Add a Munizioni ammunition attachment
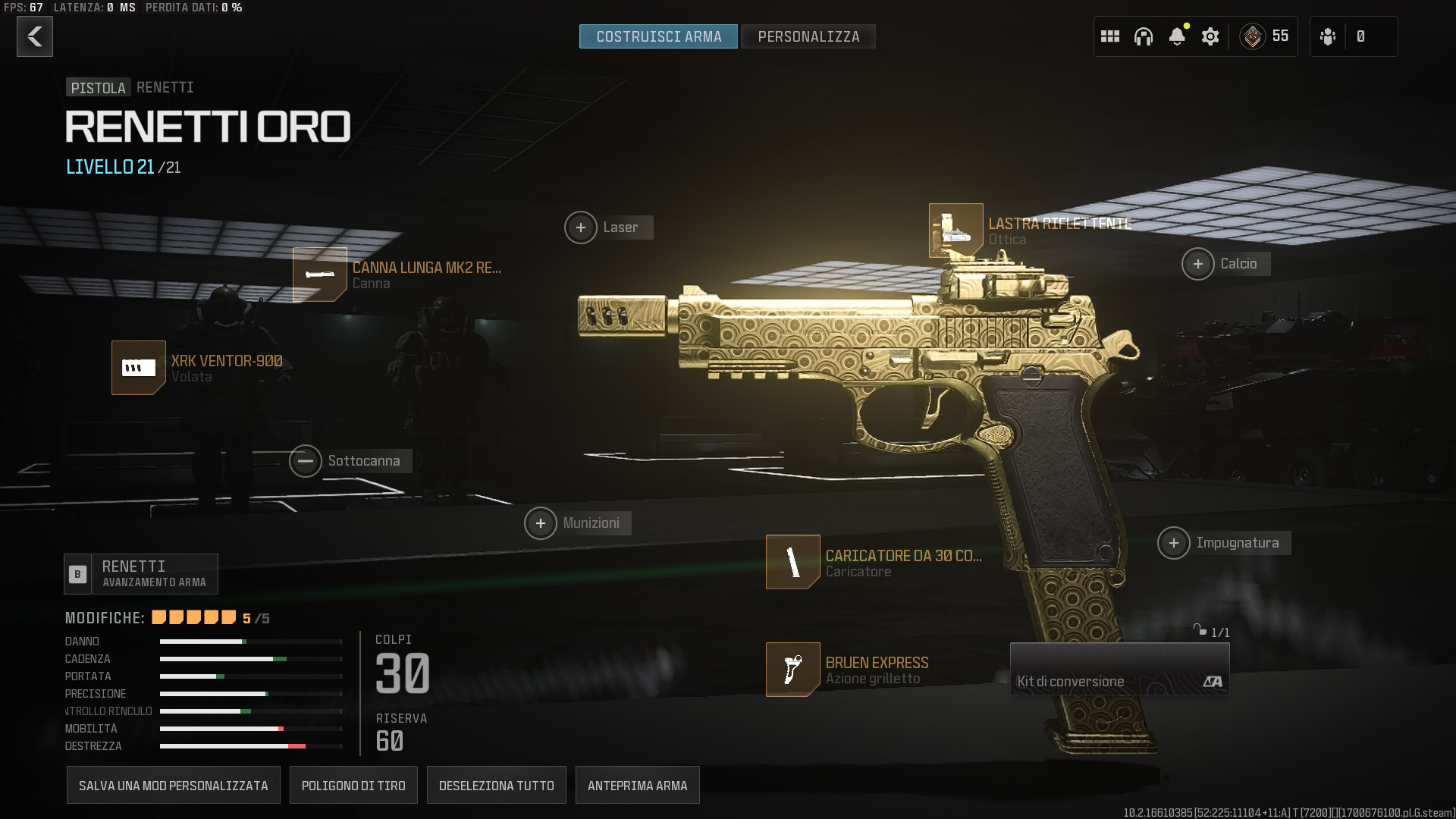Viewport: 1456px width, 819px height. [541, 523]
